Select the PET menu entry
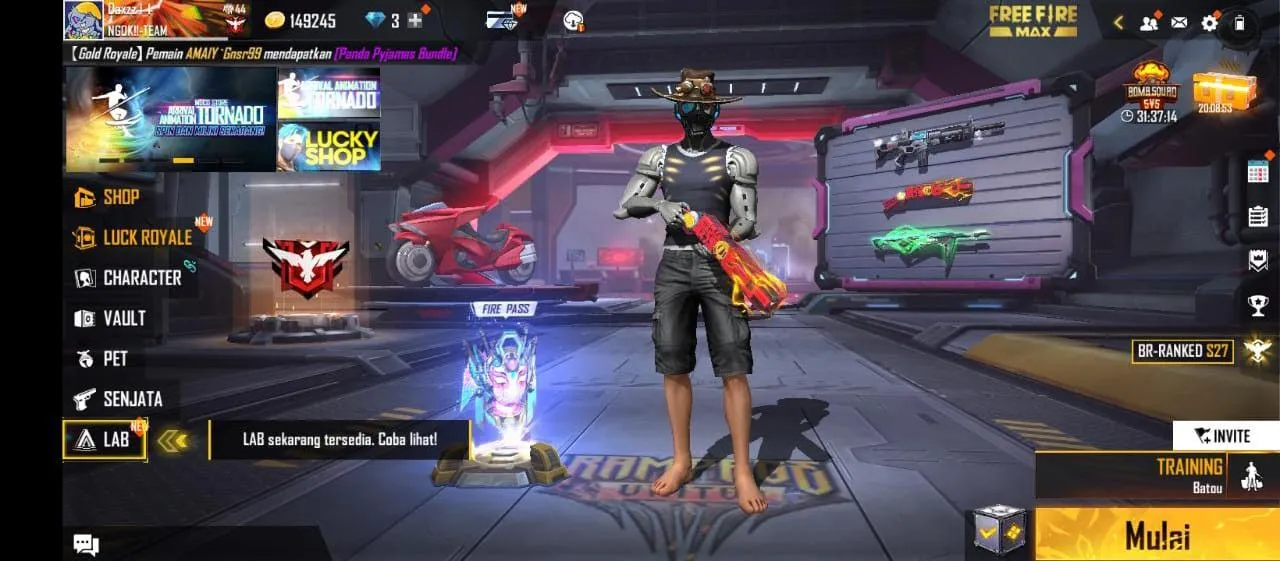This screenshot has height=561, width=1280. [x=103, y=359]
